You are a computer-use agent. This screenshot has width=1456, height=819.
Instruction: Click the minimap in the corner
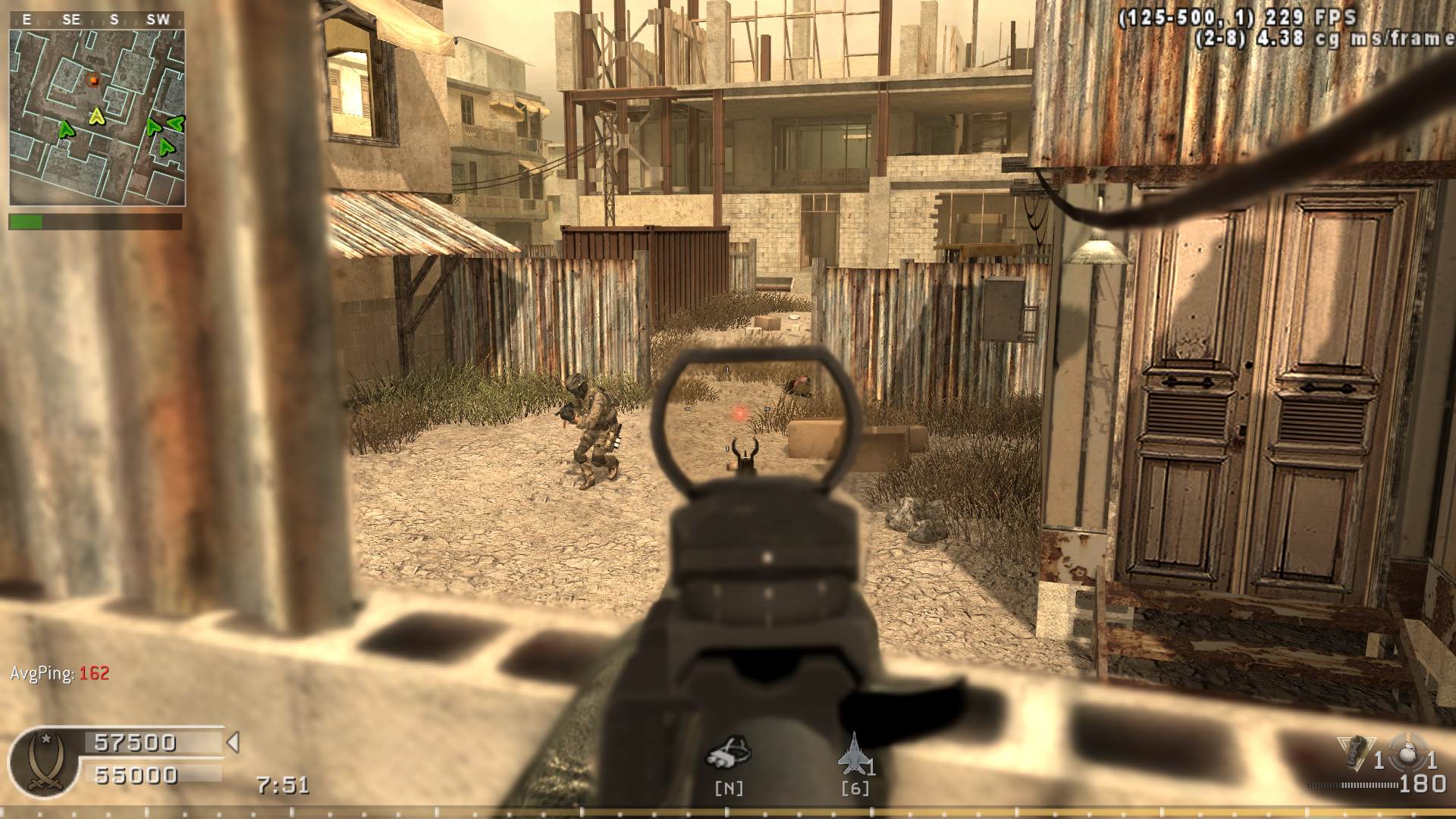pyautogui.click(x=97, y=118)
